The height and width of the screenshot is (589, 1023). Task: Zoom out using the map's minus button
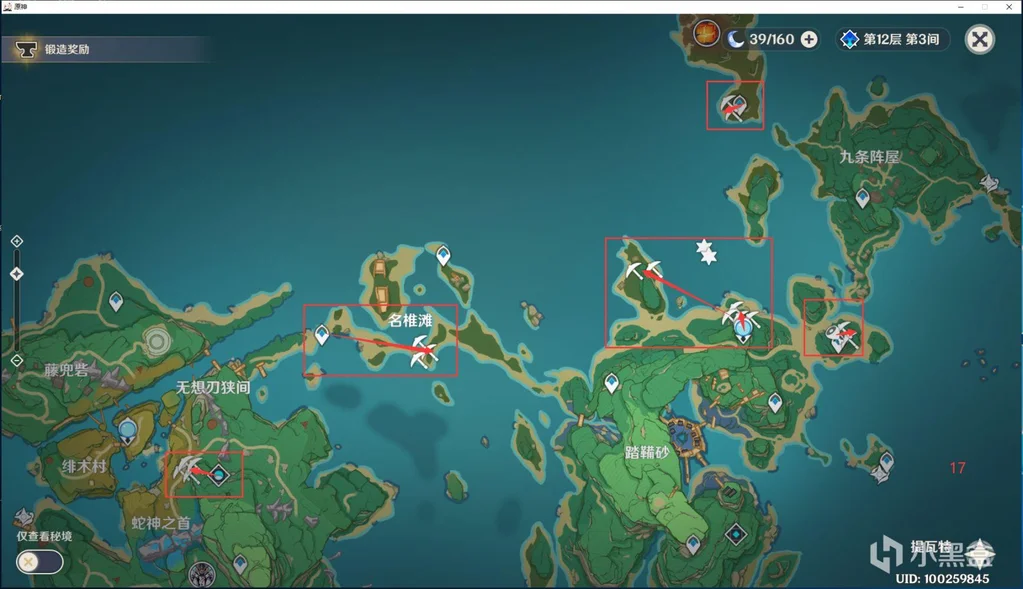click(17, 360)
